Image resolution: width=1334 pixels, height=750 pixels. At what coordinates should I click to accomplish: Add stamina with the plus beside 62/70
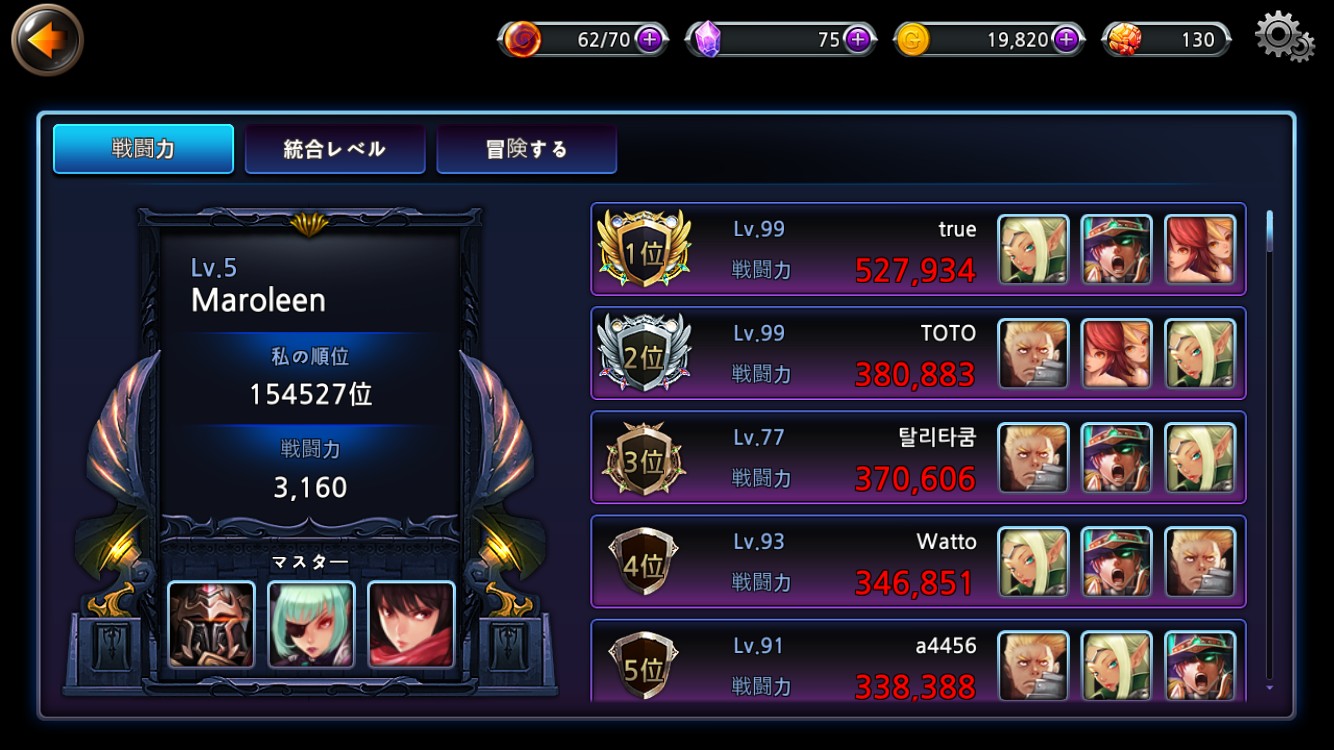click(x=650, y=40)
